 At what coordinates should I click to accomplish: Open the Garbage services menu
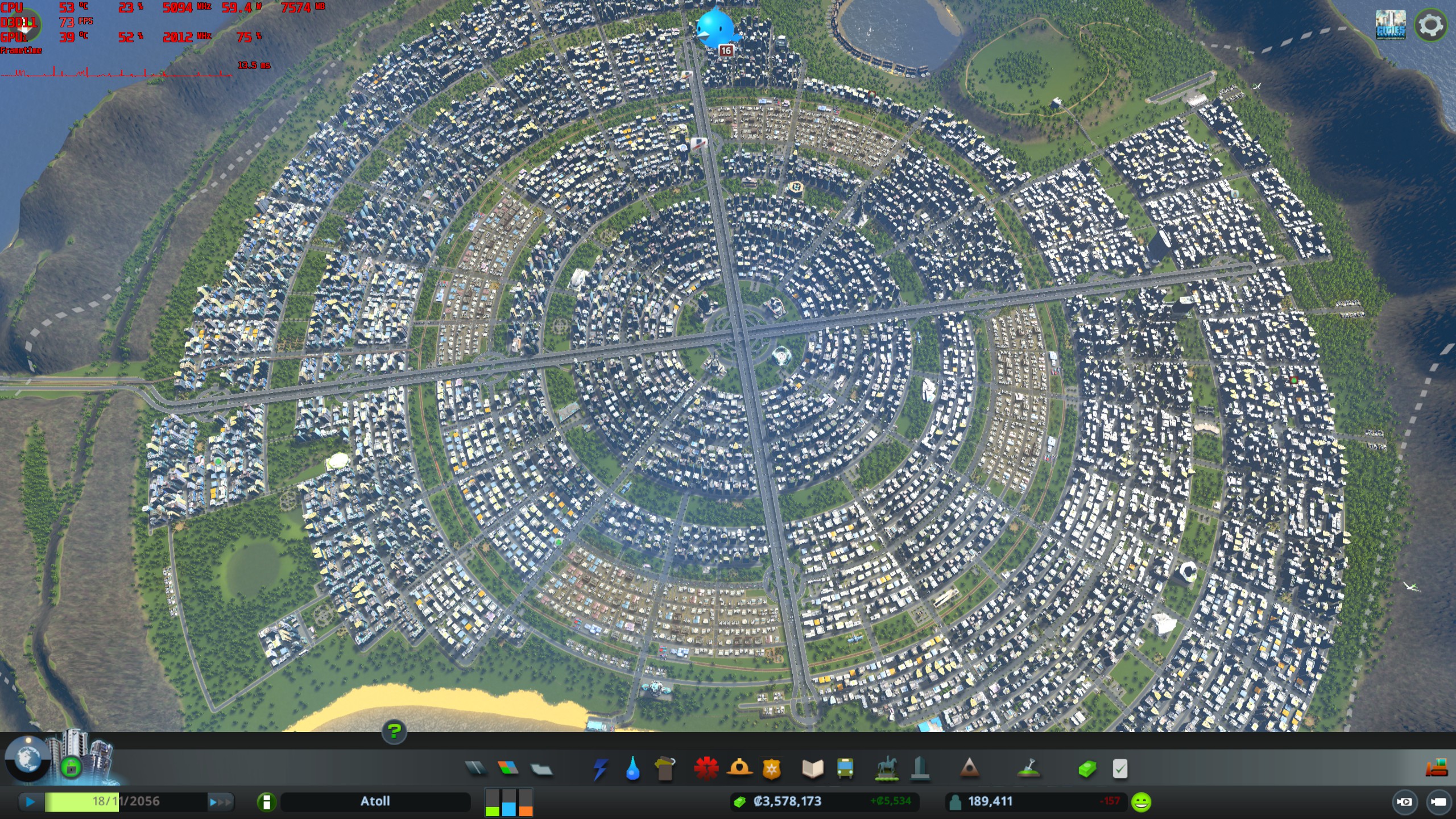coord(665,769)
